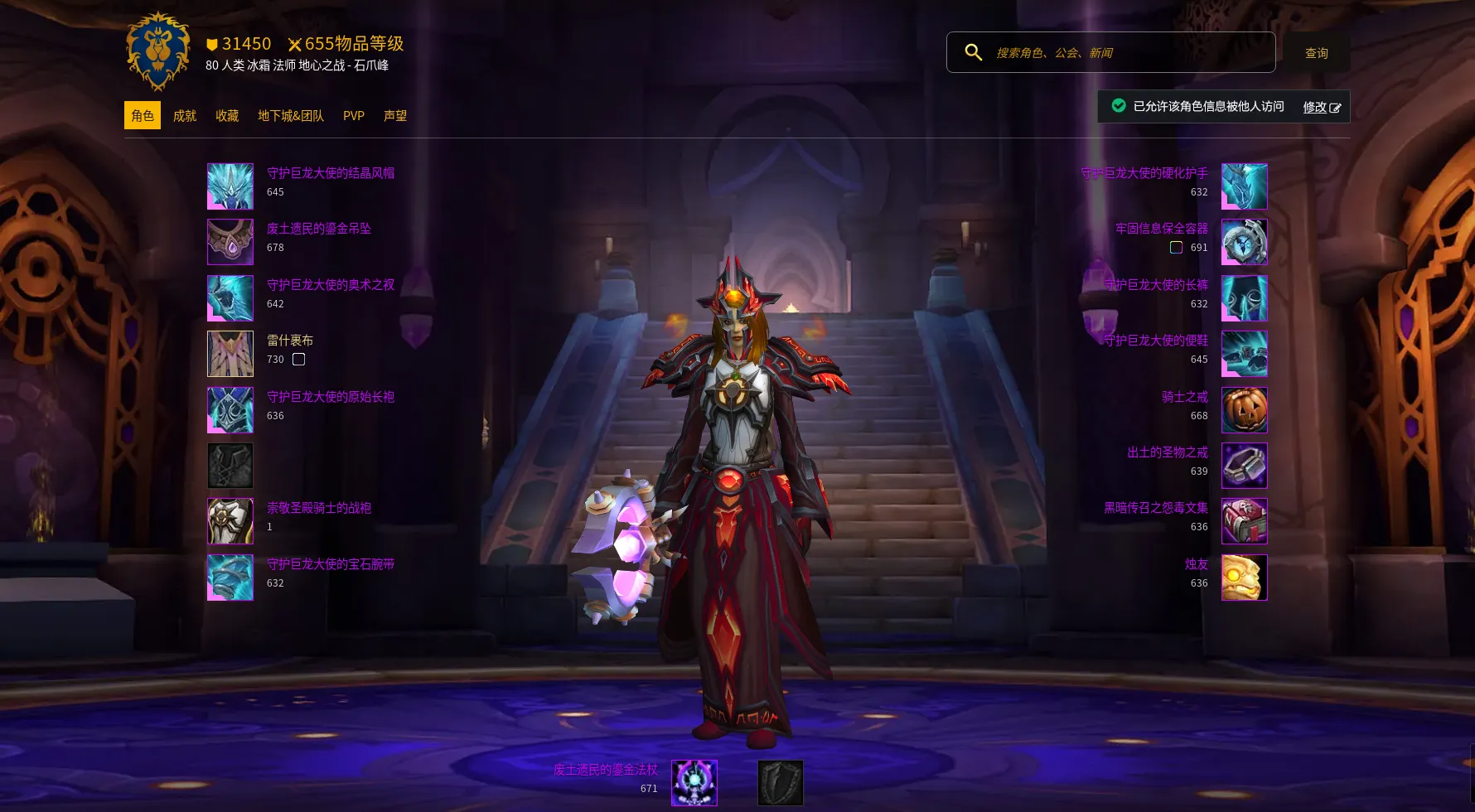Select the 废土遗民的鎏金吊坠 necklace slot
This screenshot has height=812, width=1475.
point(230,242)
